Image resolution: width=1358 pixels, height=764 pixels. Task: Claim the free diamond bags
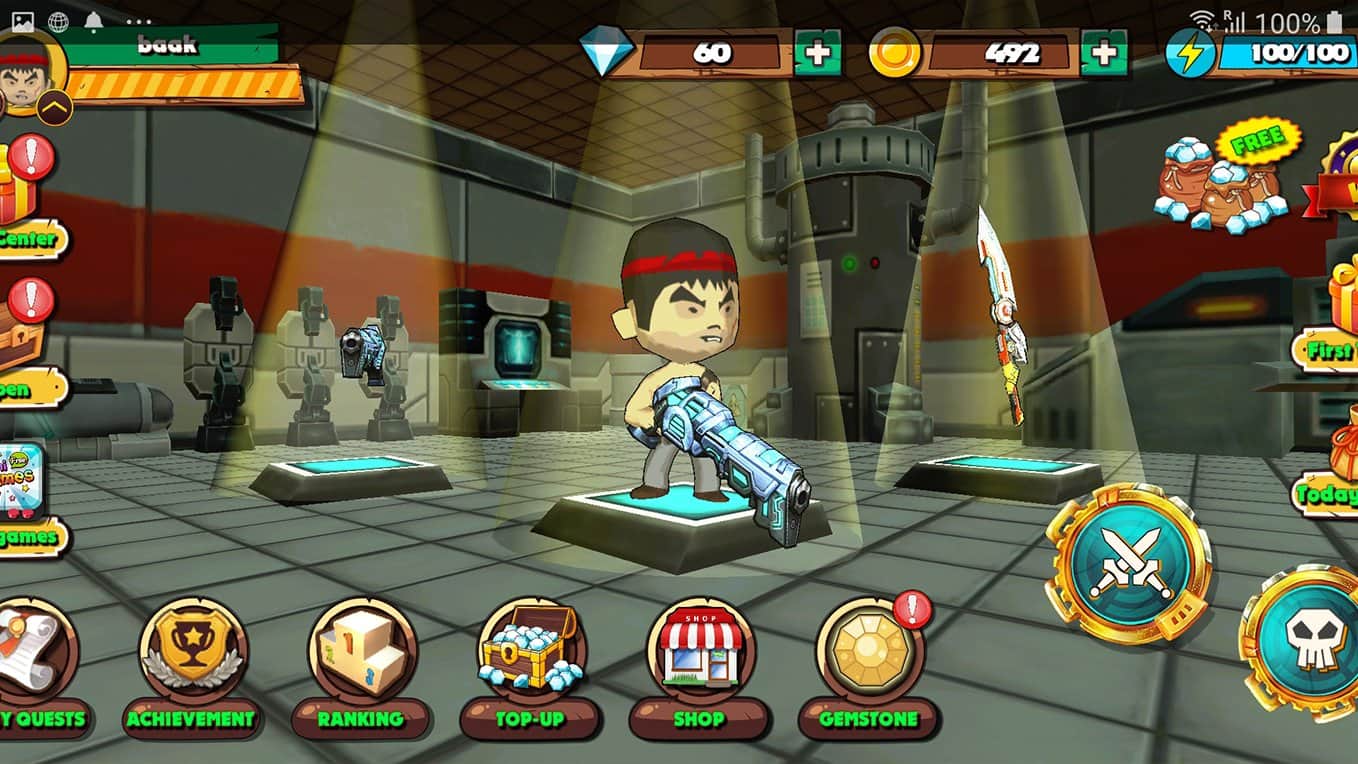[1222, 180]
